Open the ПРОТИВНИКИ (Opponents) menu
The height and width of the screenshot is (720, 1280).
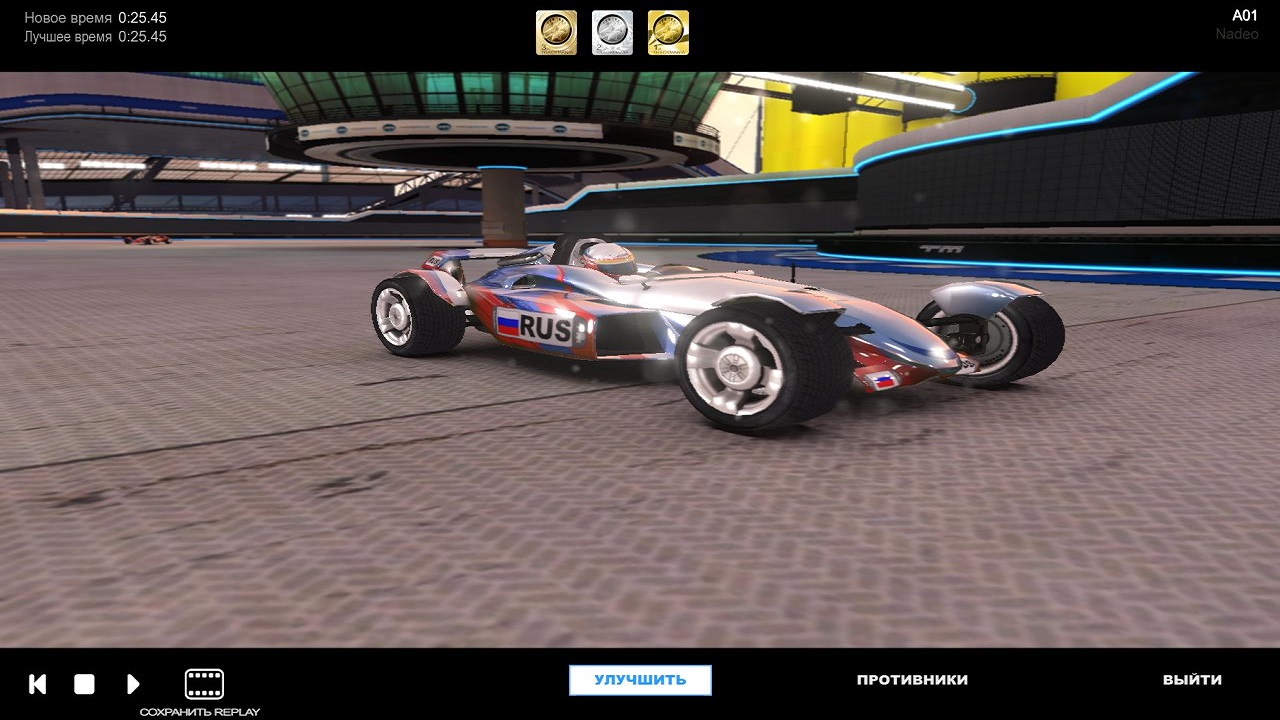[912, 680]
